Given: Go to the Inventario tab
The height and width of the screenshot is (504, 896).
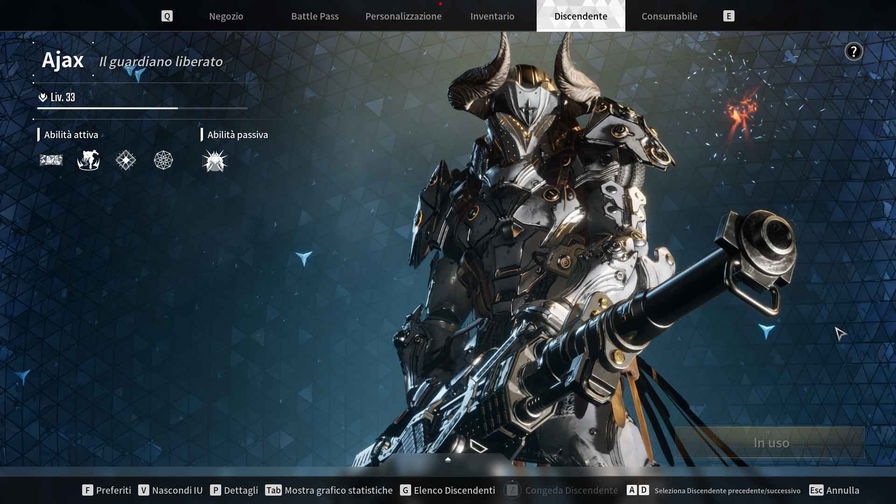Looking at the screenshot, I should 492,16.
